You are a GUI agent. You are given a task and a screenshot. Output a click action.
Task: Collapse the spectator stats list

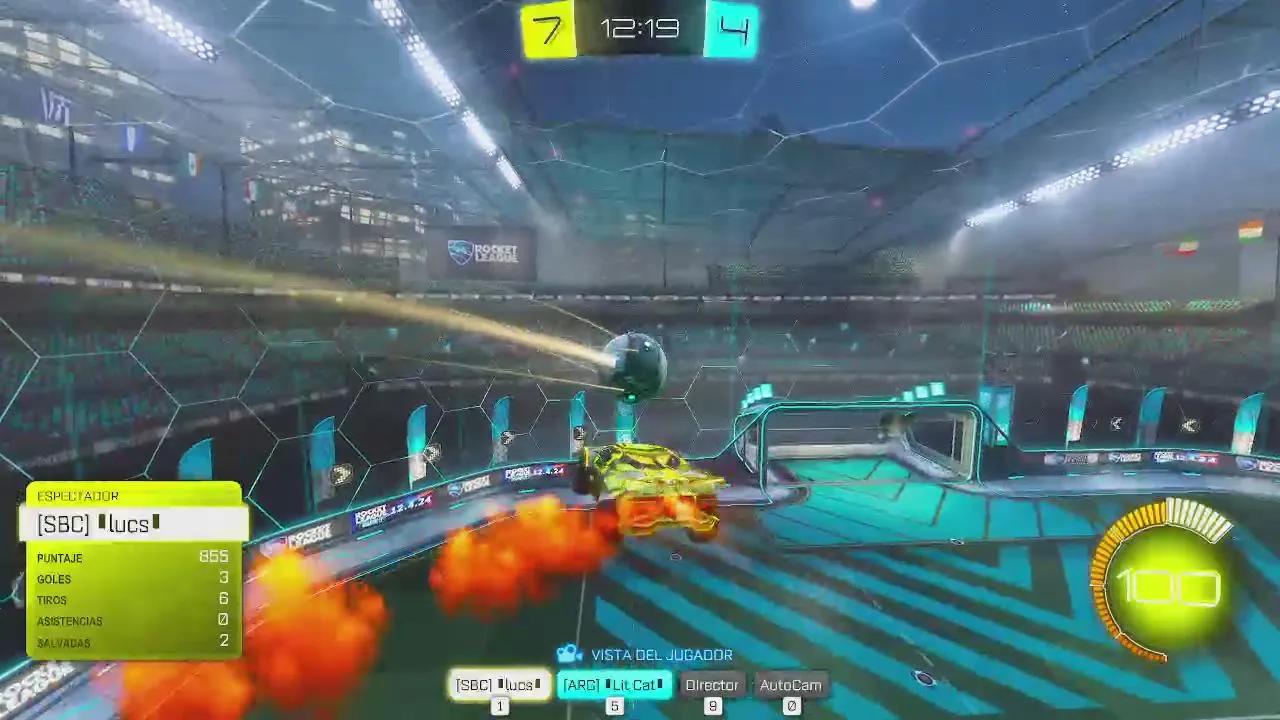[x=135, y=600]
